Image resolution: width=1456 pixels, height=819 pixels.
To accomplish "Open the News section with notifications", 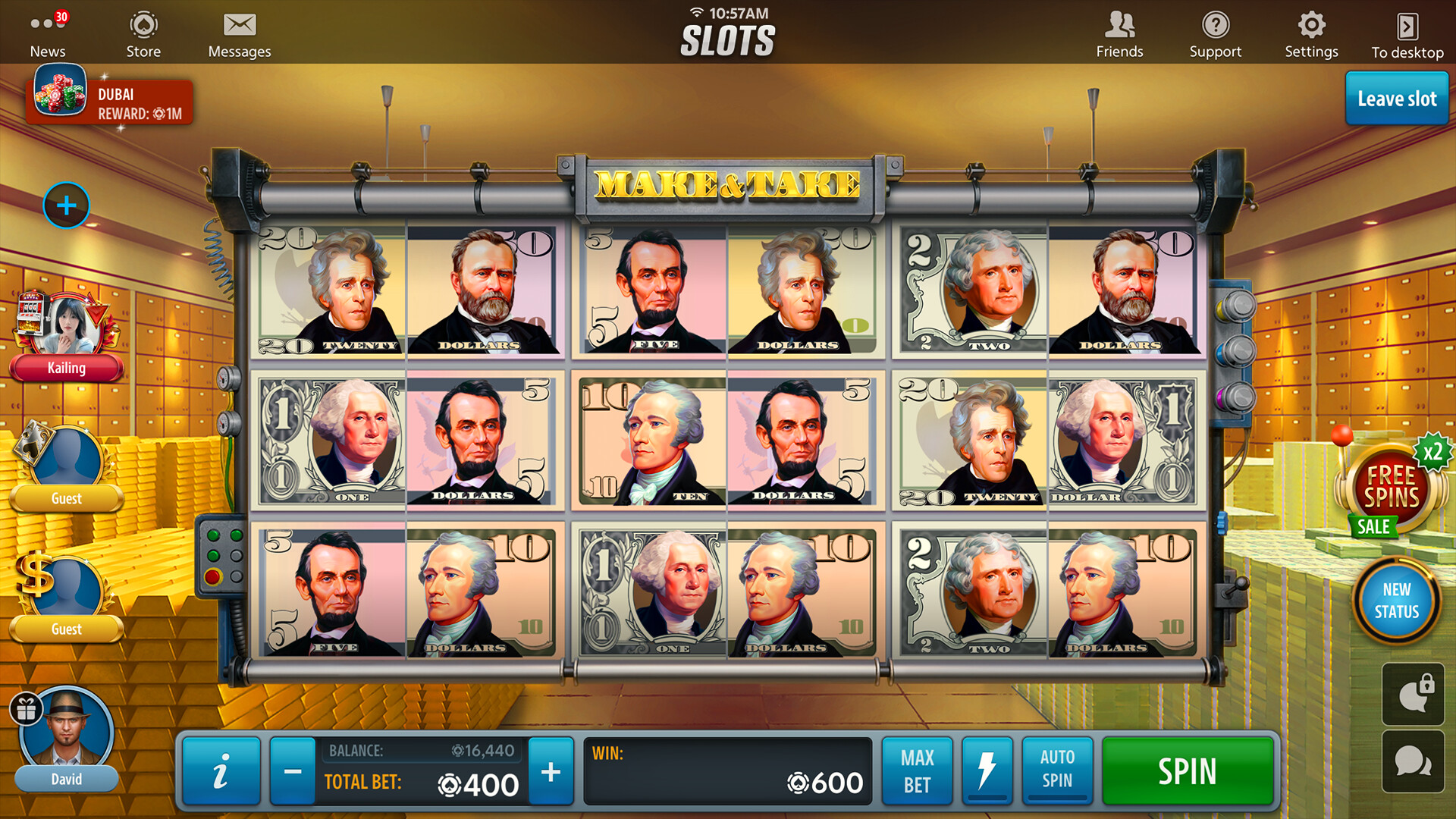I will 47,32.
